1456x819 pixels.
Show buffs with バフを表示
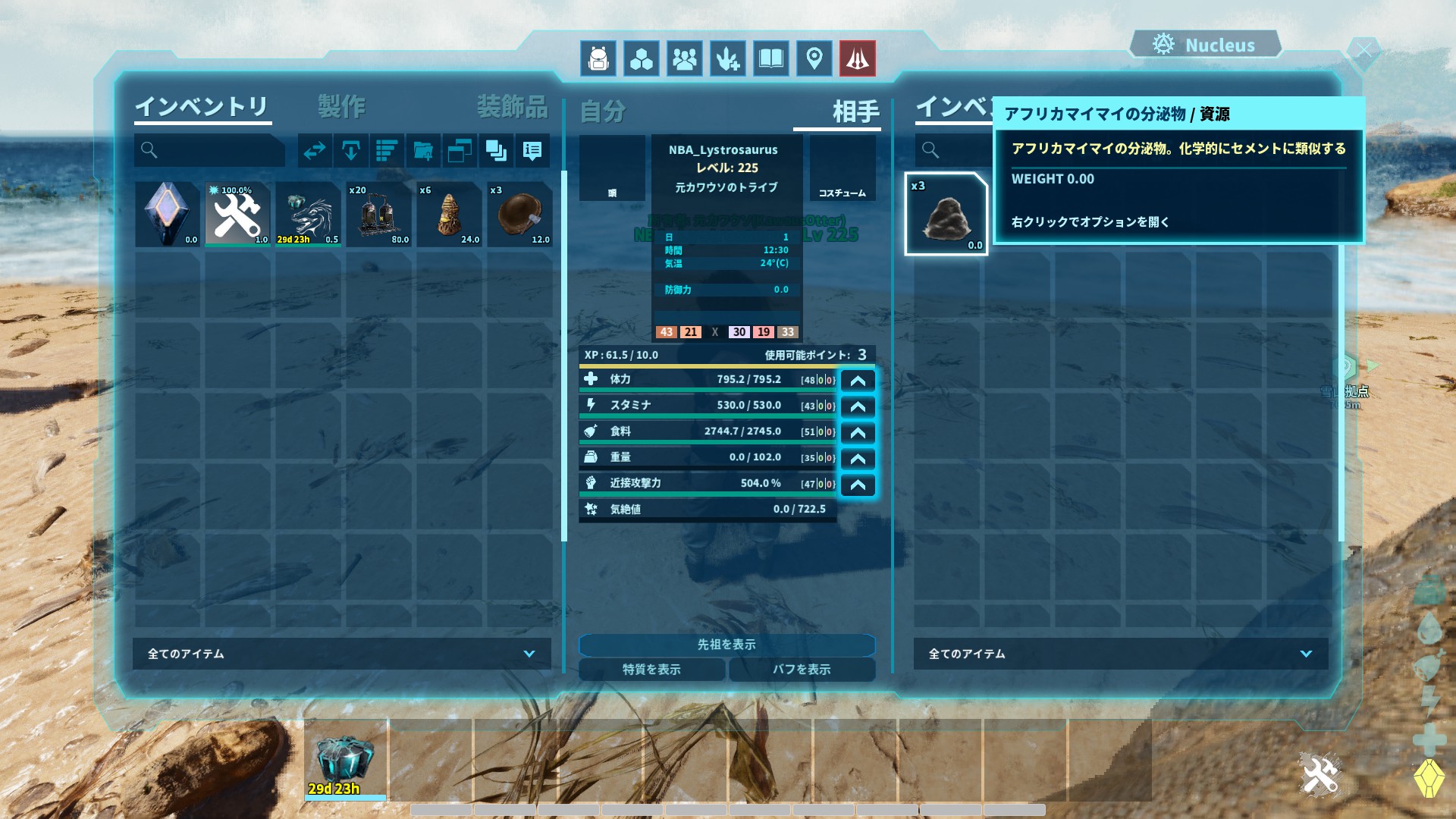click(802, 670)
